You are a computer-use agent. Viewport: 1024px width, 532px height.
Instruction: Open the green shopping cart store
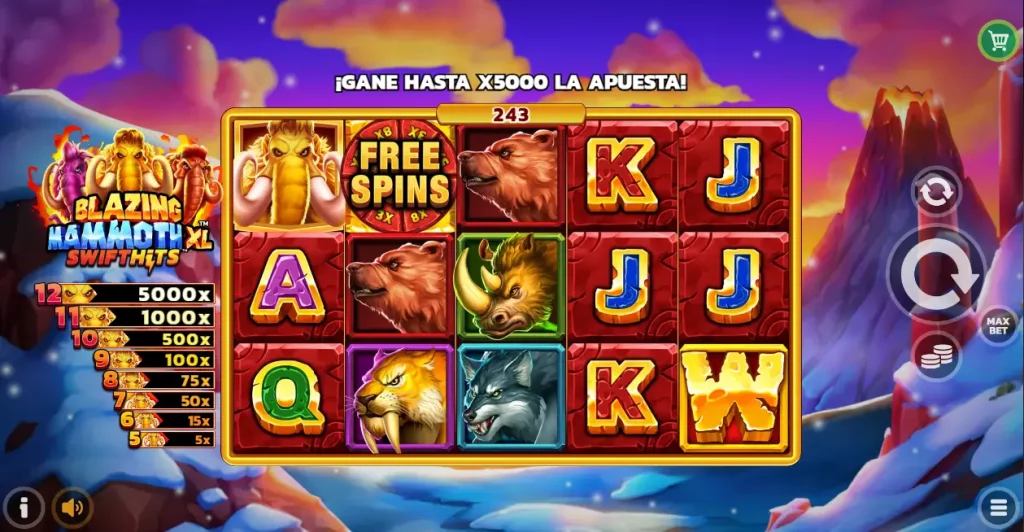pos(997,40)
